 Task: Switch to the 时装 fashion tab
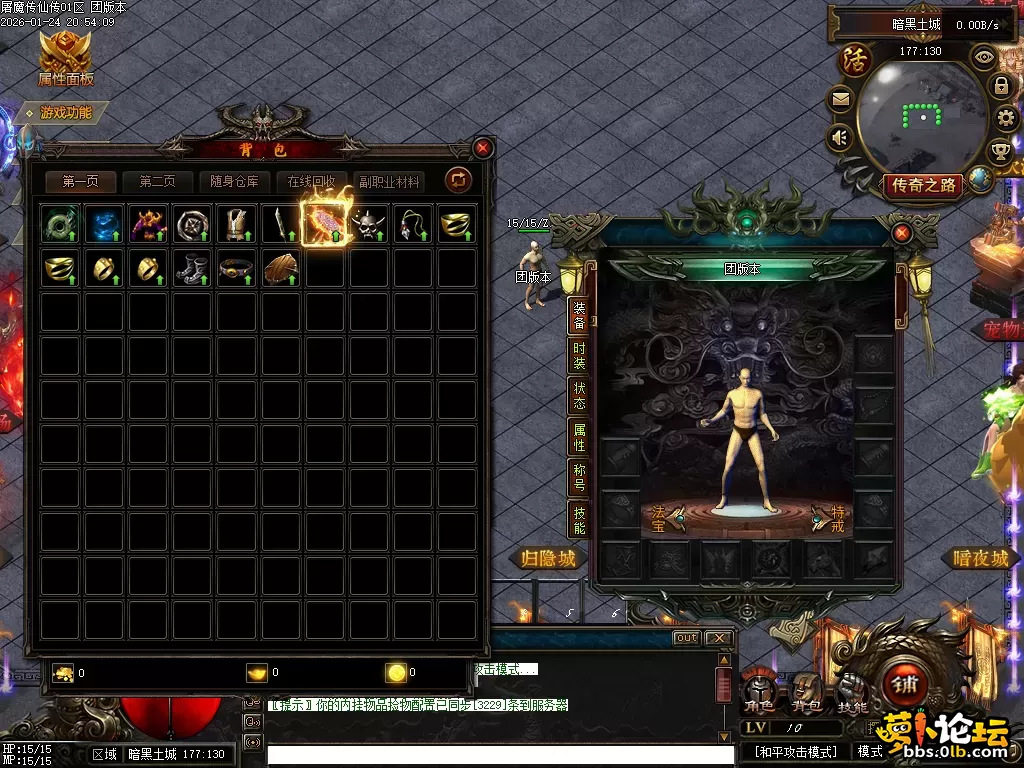[579, 356]
